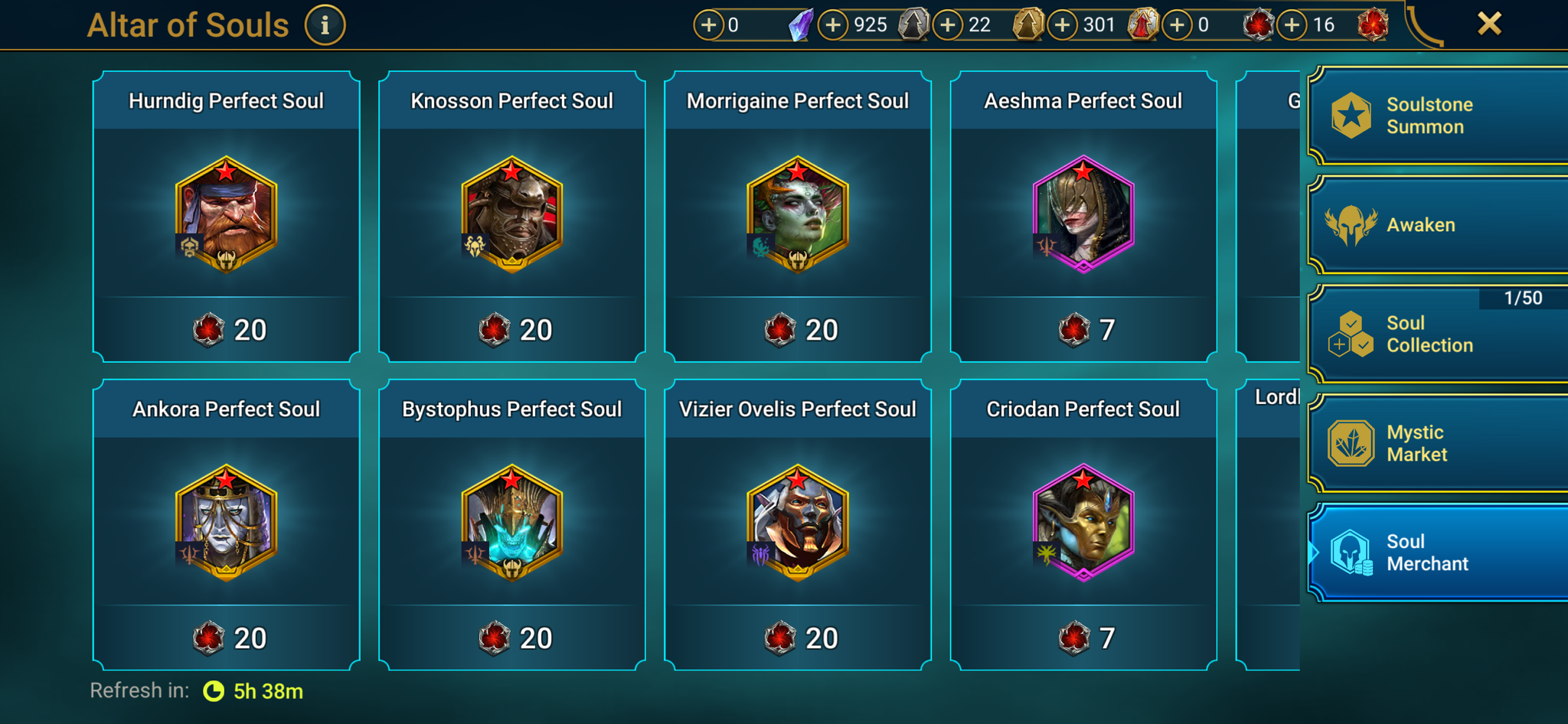Switch to the Soulstone Summon tab
Screen dimensions: 1568x724
point(1436,116)
